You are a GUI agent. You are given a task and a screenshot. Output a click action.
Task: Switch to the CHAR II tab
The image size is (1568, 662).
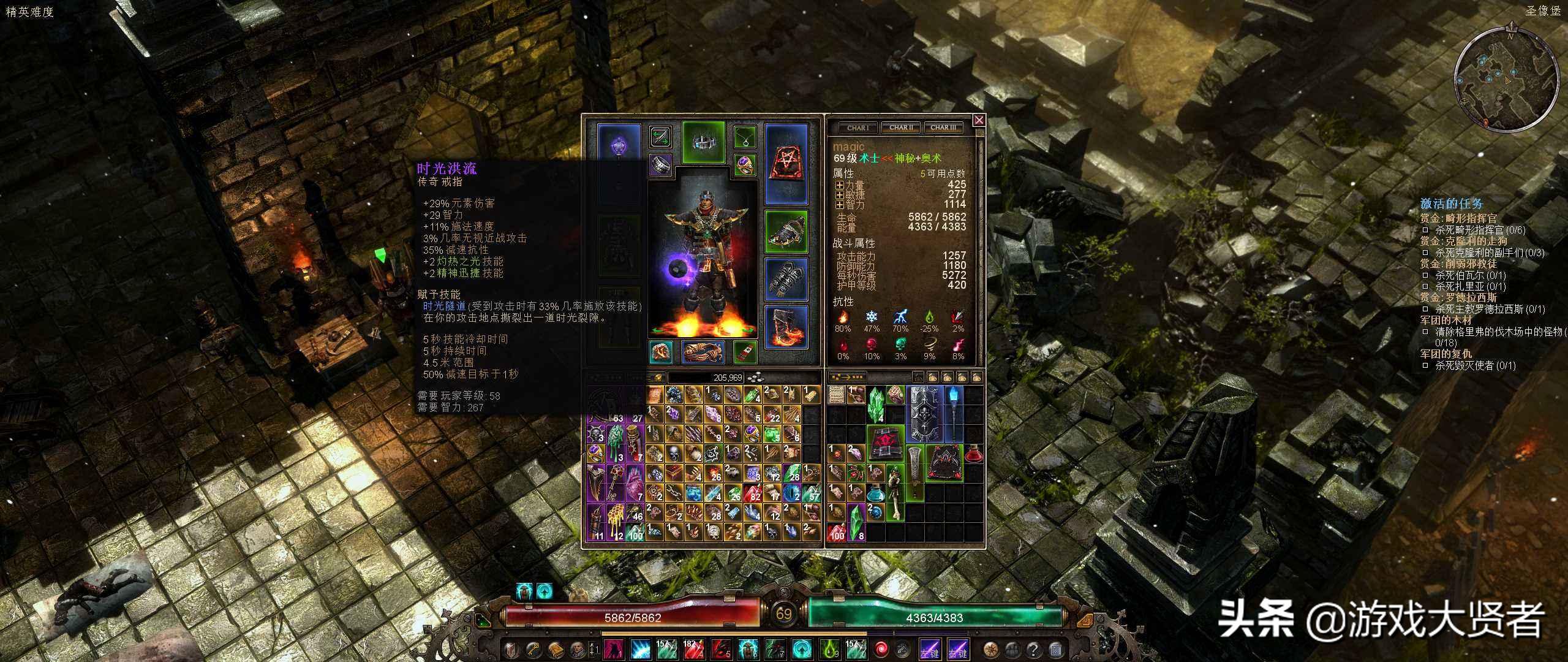[901, 128]
